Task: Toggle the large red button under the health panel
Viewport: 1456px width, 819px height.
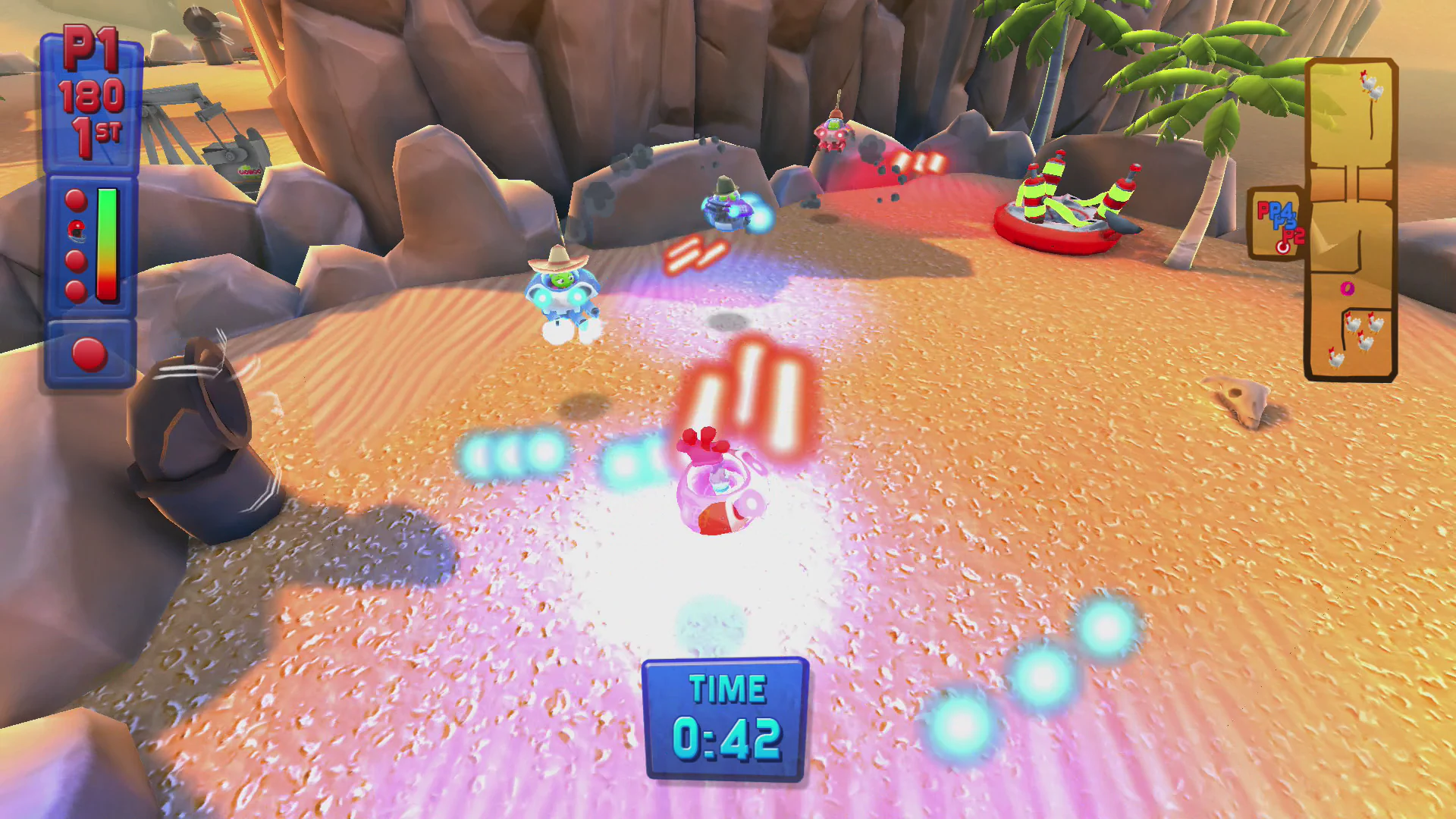Action: click(x=89, y=353)
